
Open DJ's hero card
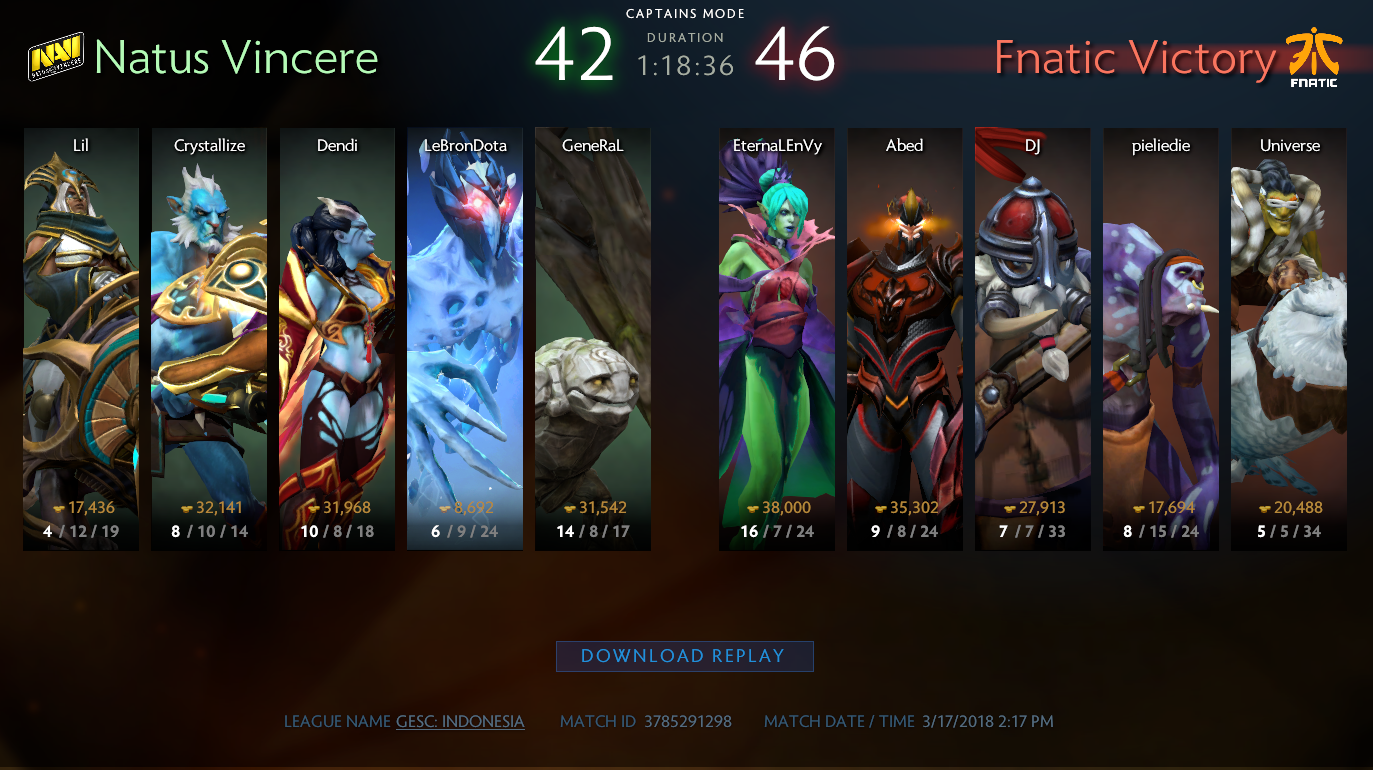pos(1033,338)
